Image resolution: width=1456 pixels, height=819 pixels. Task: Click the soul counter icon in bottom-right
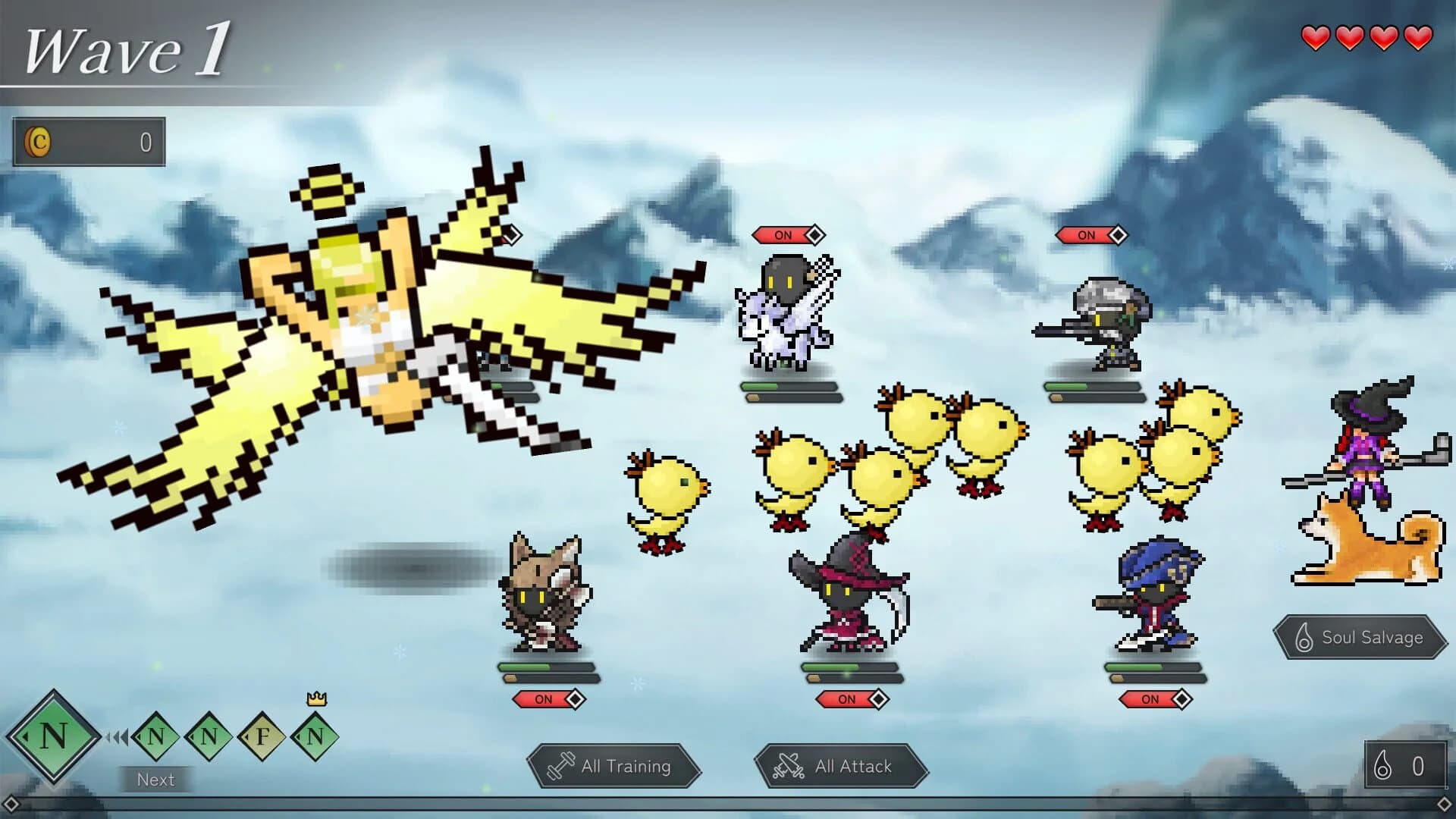[x=1382, y=765]
